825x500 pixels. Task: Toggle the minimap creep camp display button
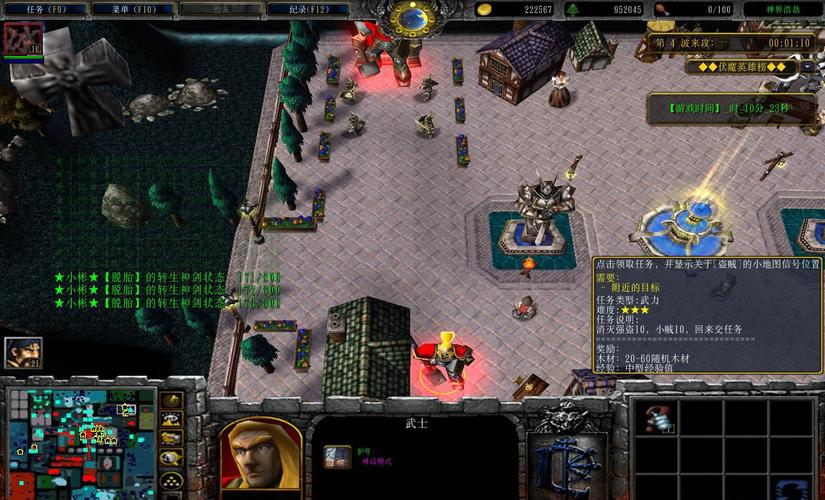(x=171, y=458)
